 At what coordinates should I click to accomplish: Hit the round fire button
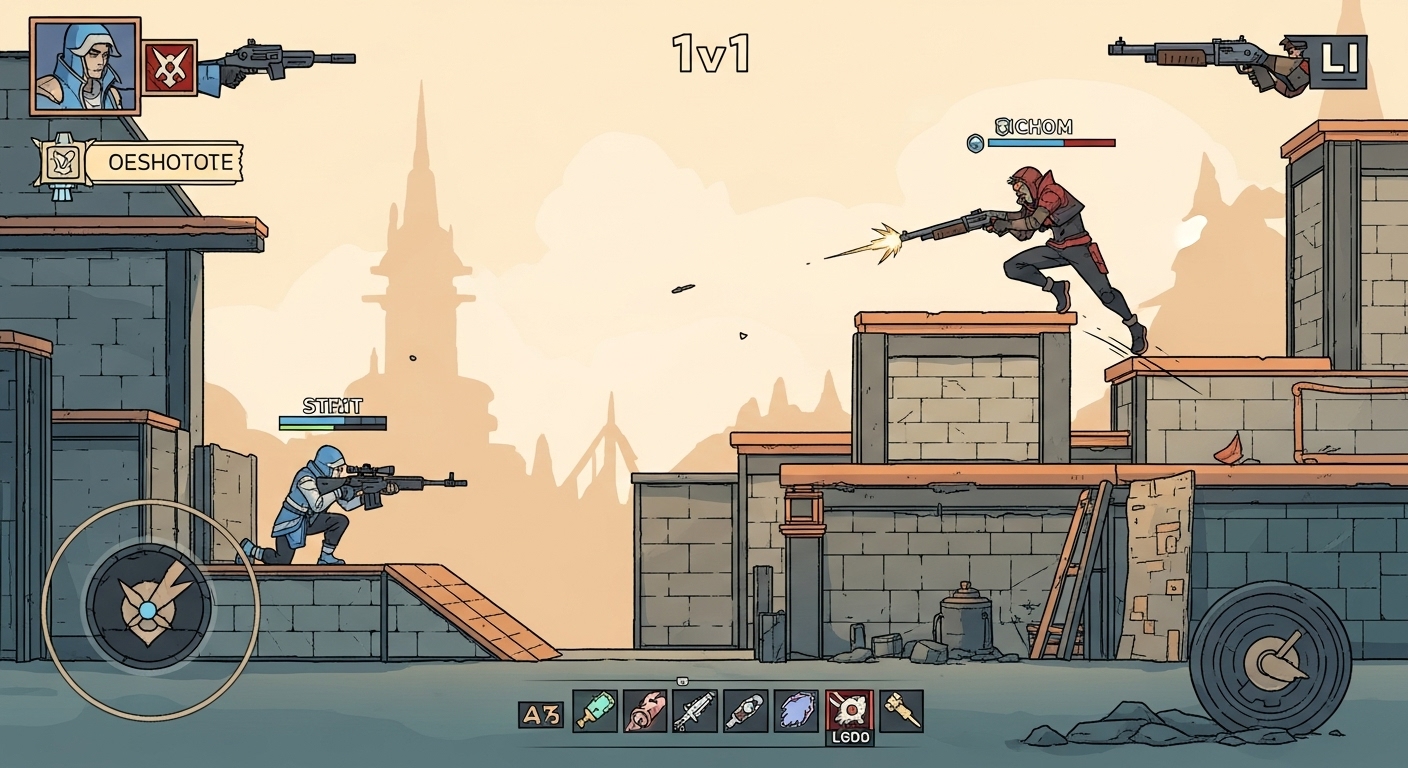1270,656
